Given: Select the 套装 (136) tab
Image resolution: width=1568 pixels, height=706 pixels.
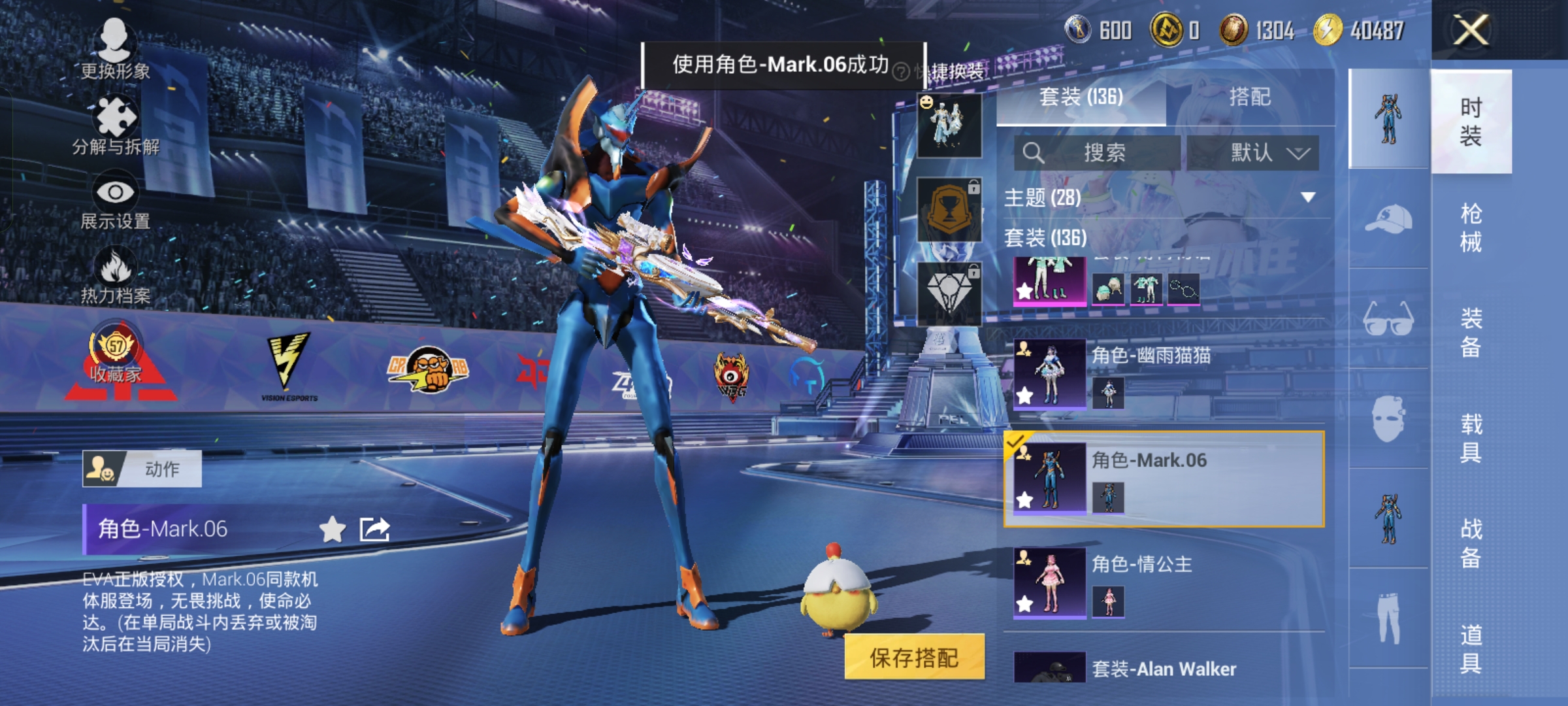Looking at the screenshot, I should 1081,97.
